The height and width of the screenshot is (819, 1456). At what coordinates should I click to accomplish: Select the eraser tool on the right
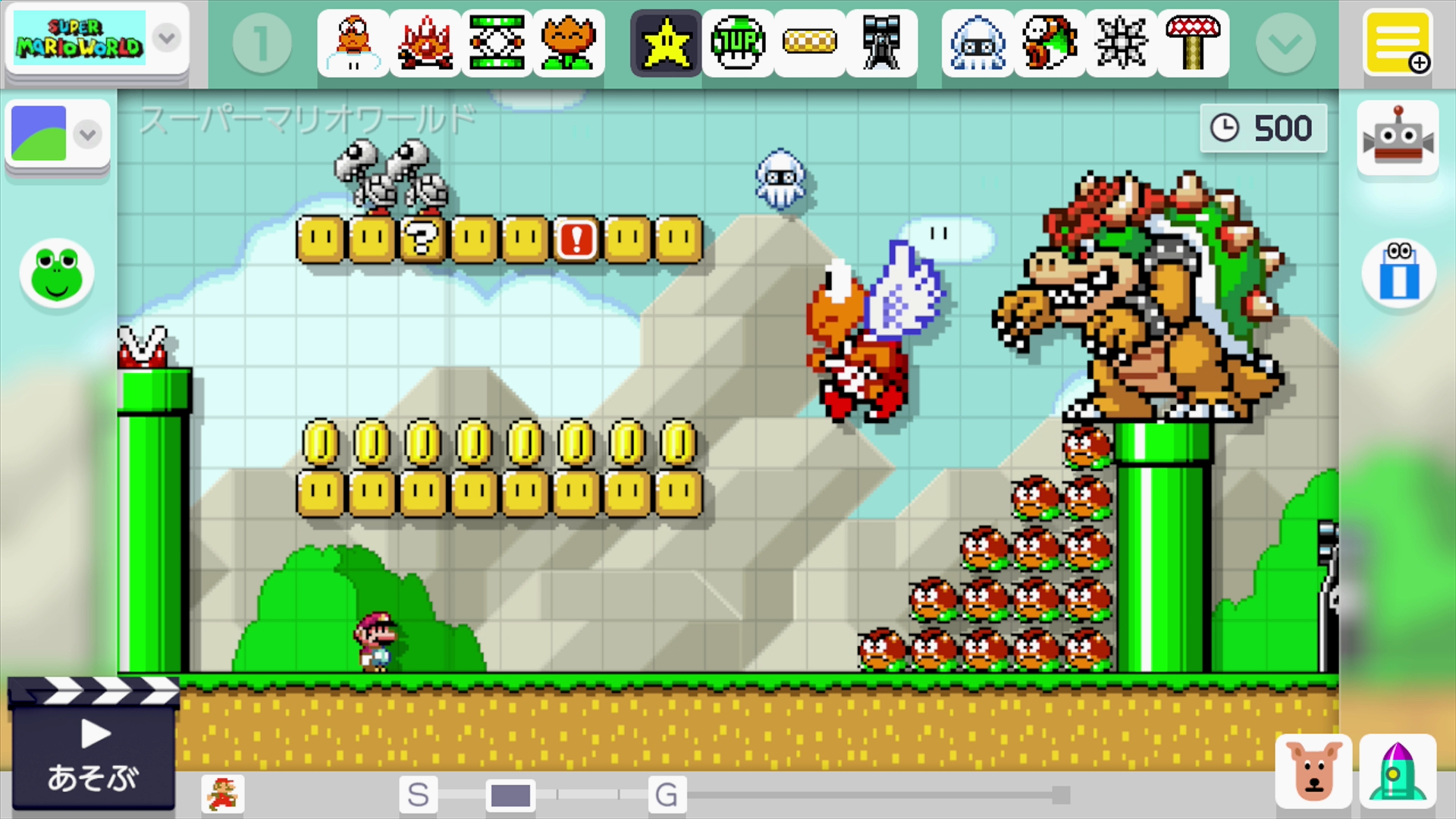pos(1398,275)
